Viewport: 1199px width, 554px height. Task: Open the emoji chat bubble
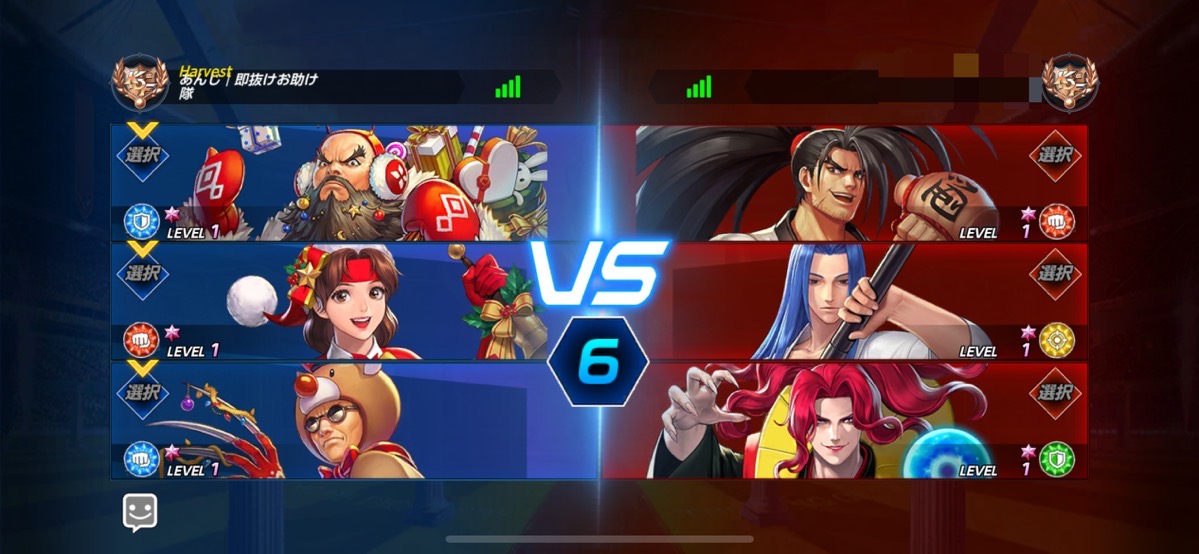140,513
